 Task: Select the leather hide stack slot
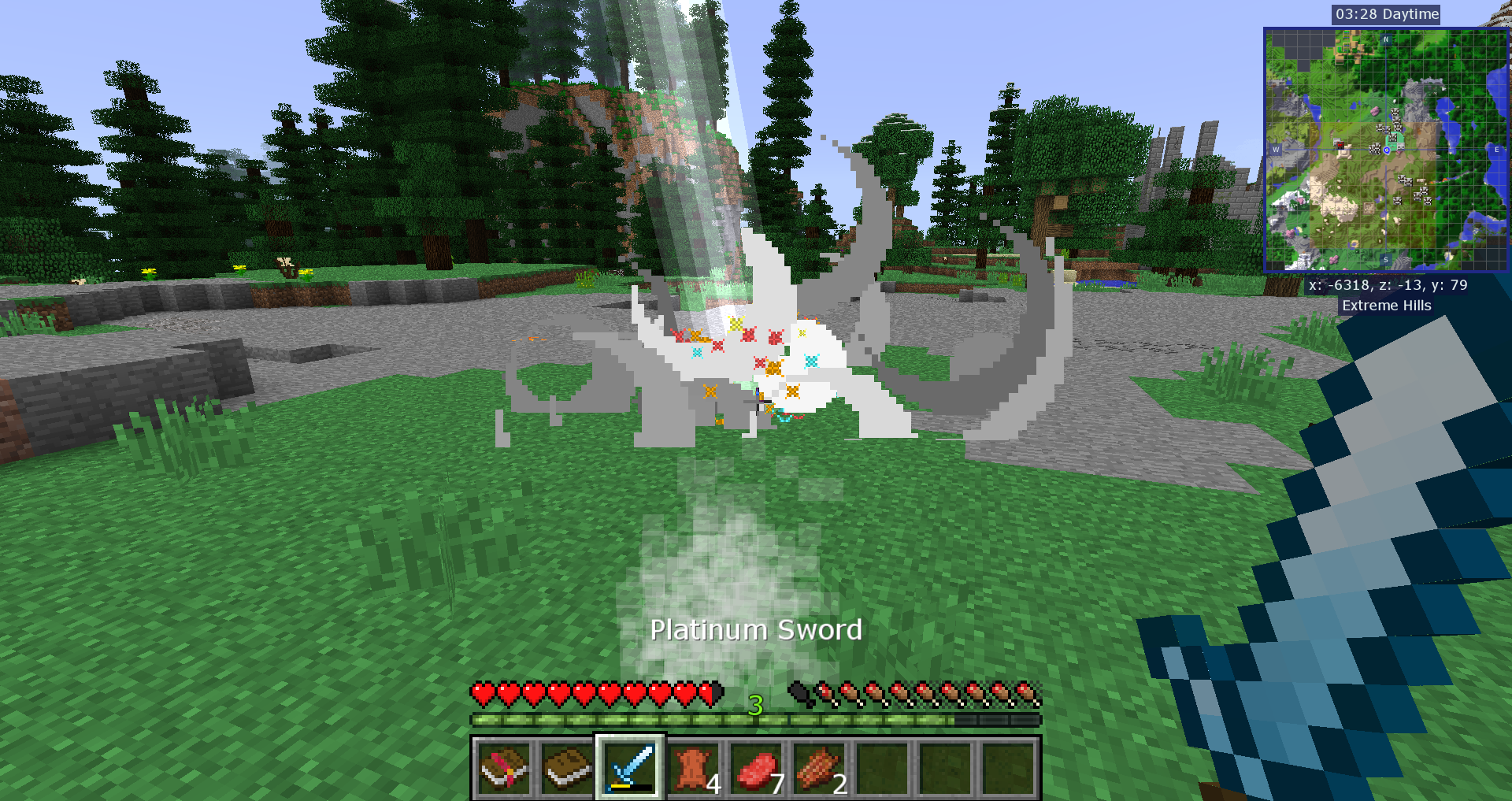[x=693, y=768]
